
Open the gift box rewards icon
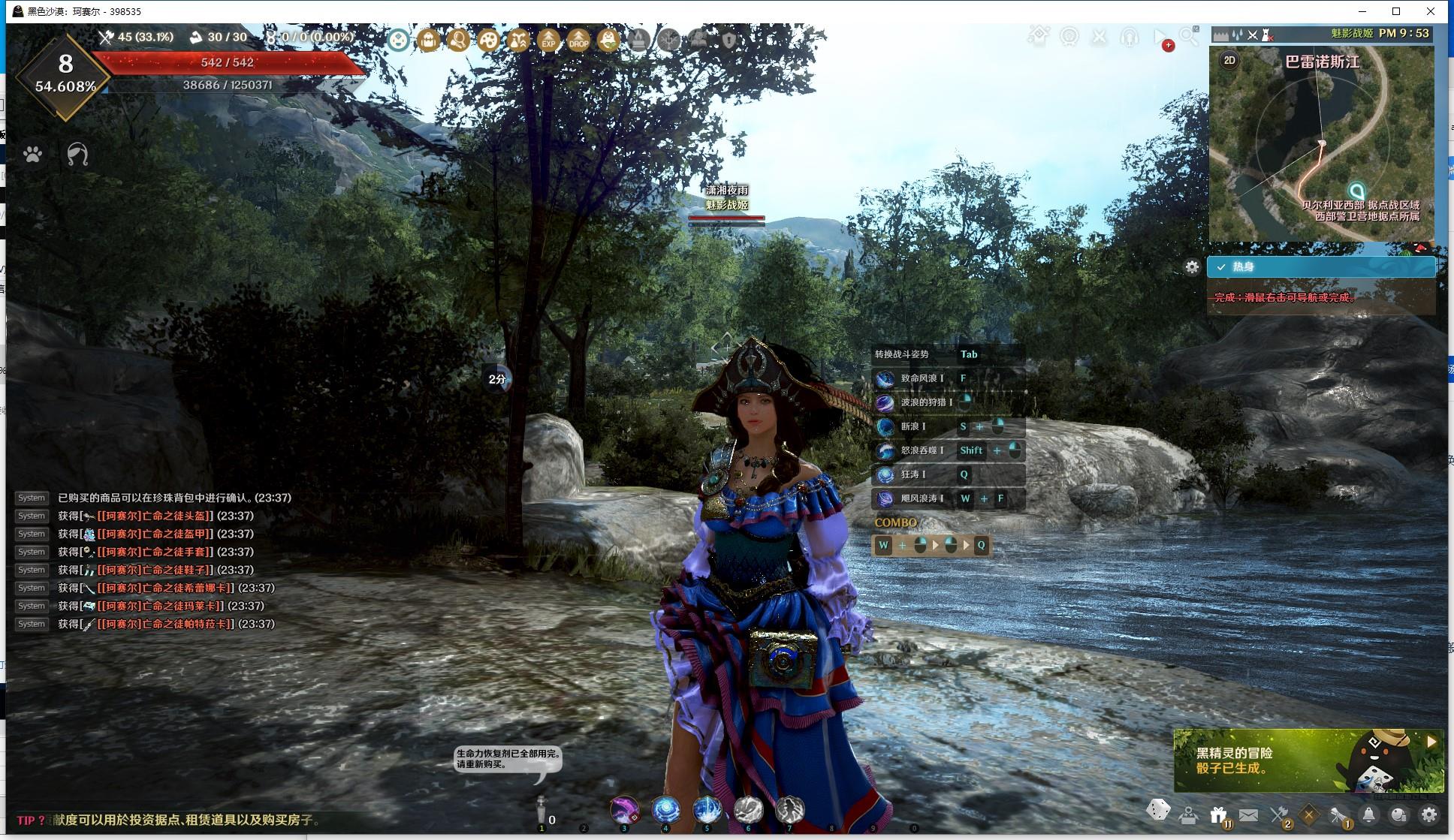1218,814
